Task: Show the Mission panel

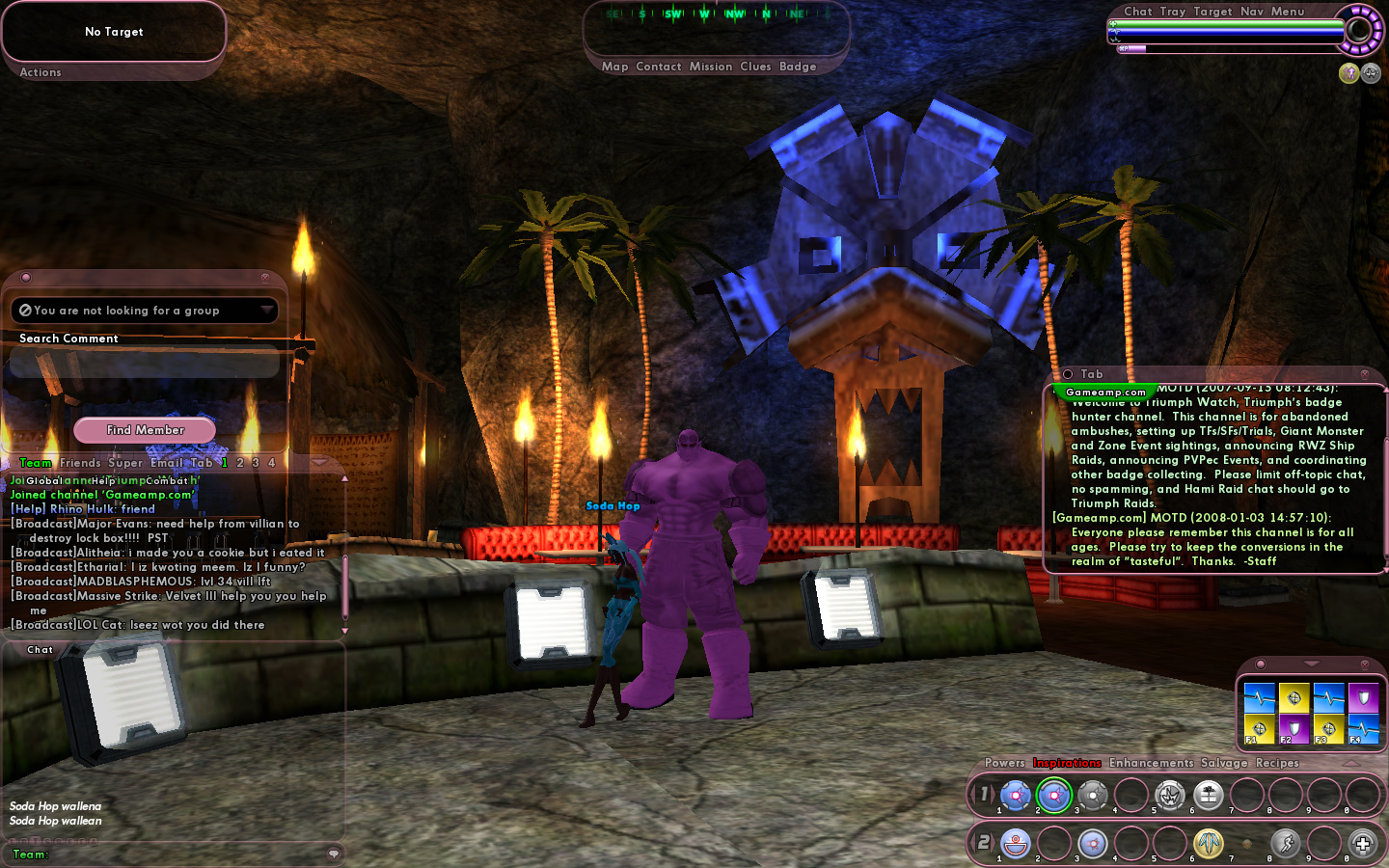Action: 711,67
